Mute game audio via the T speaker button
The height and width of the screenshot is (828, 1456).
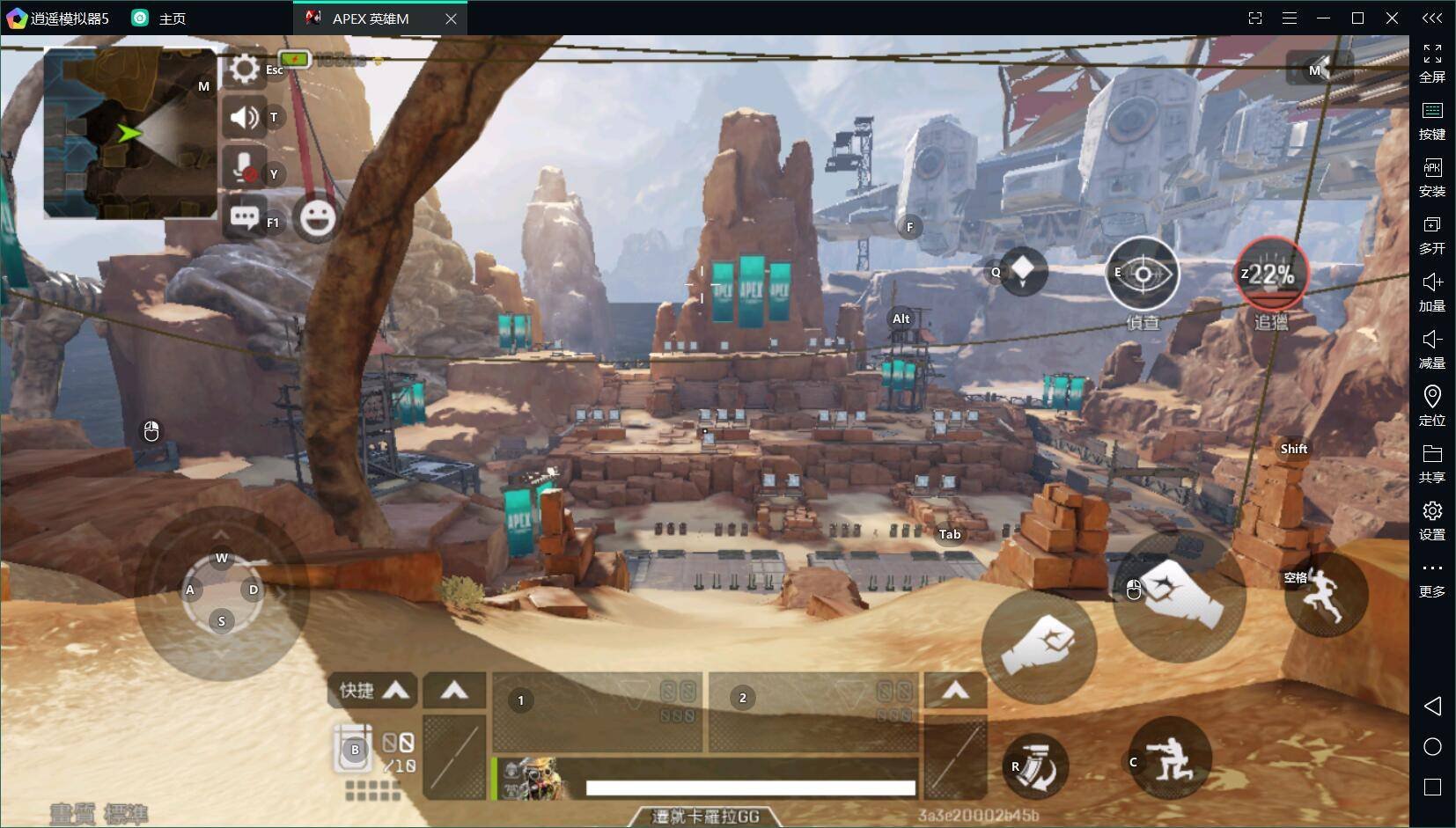pyautogui.click(x=243, y=116)
